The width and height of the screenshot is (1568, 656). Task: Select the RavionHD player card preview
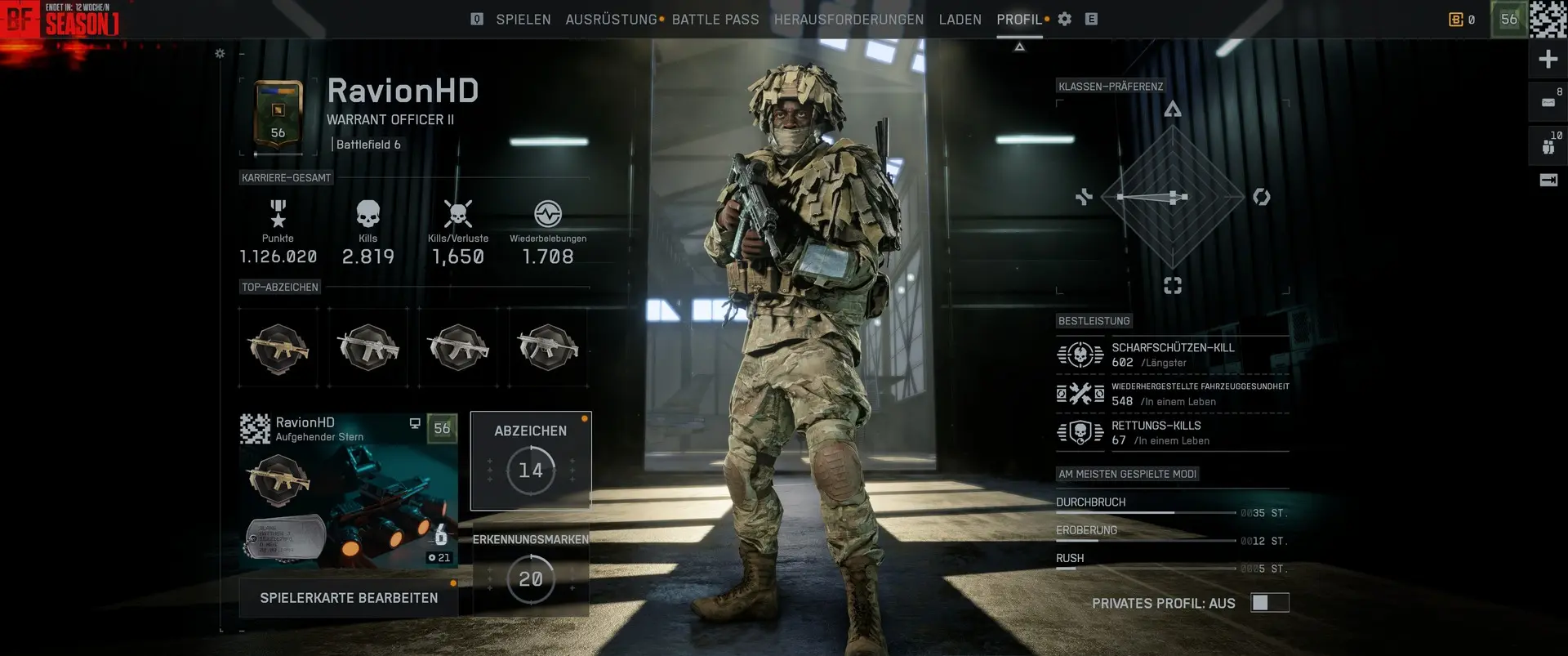coord(349,490)
